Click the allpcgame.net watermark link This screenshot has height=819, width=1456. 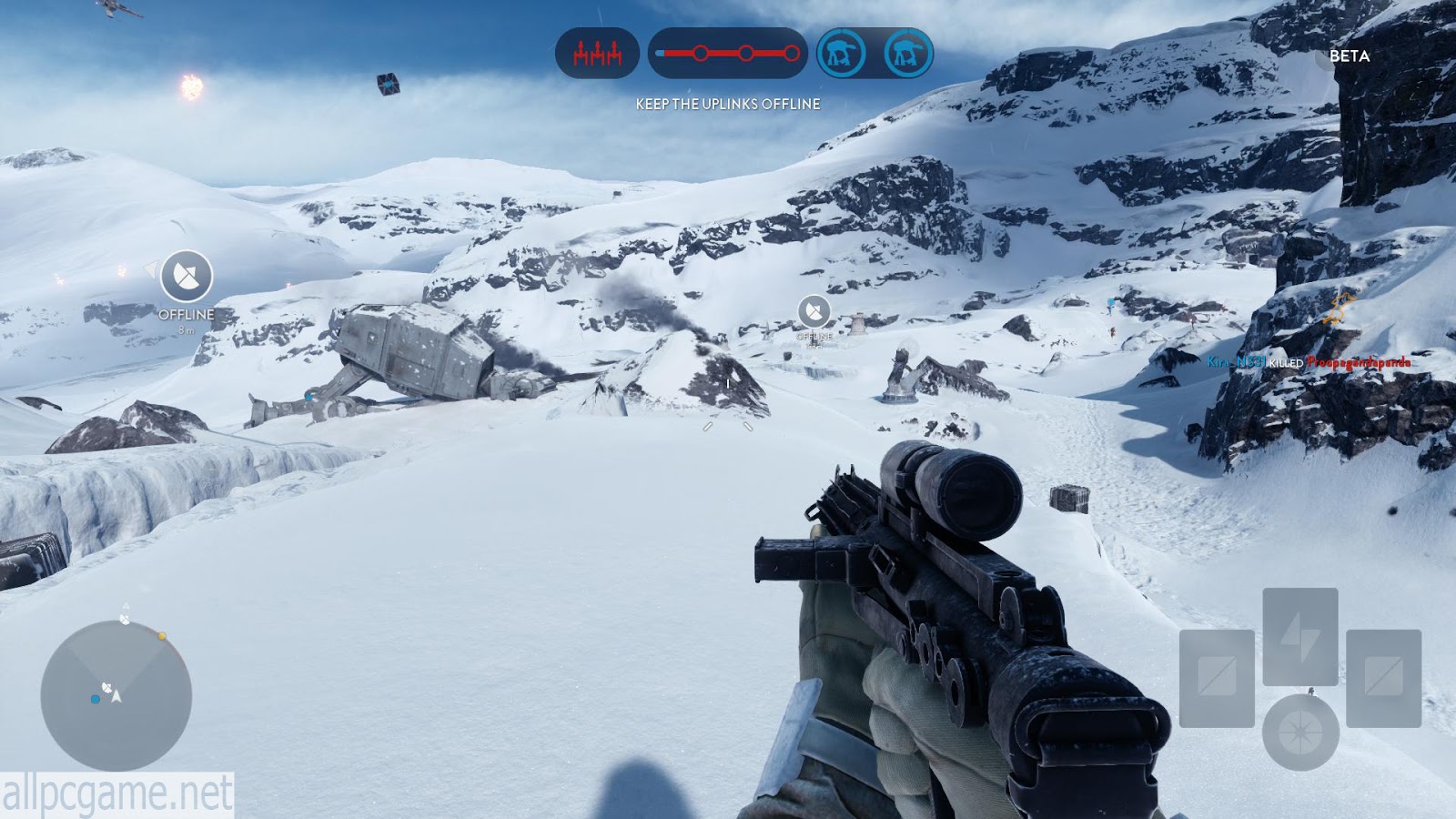(x=116, y=795)
